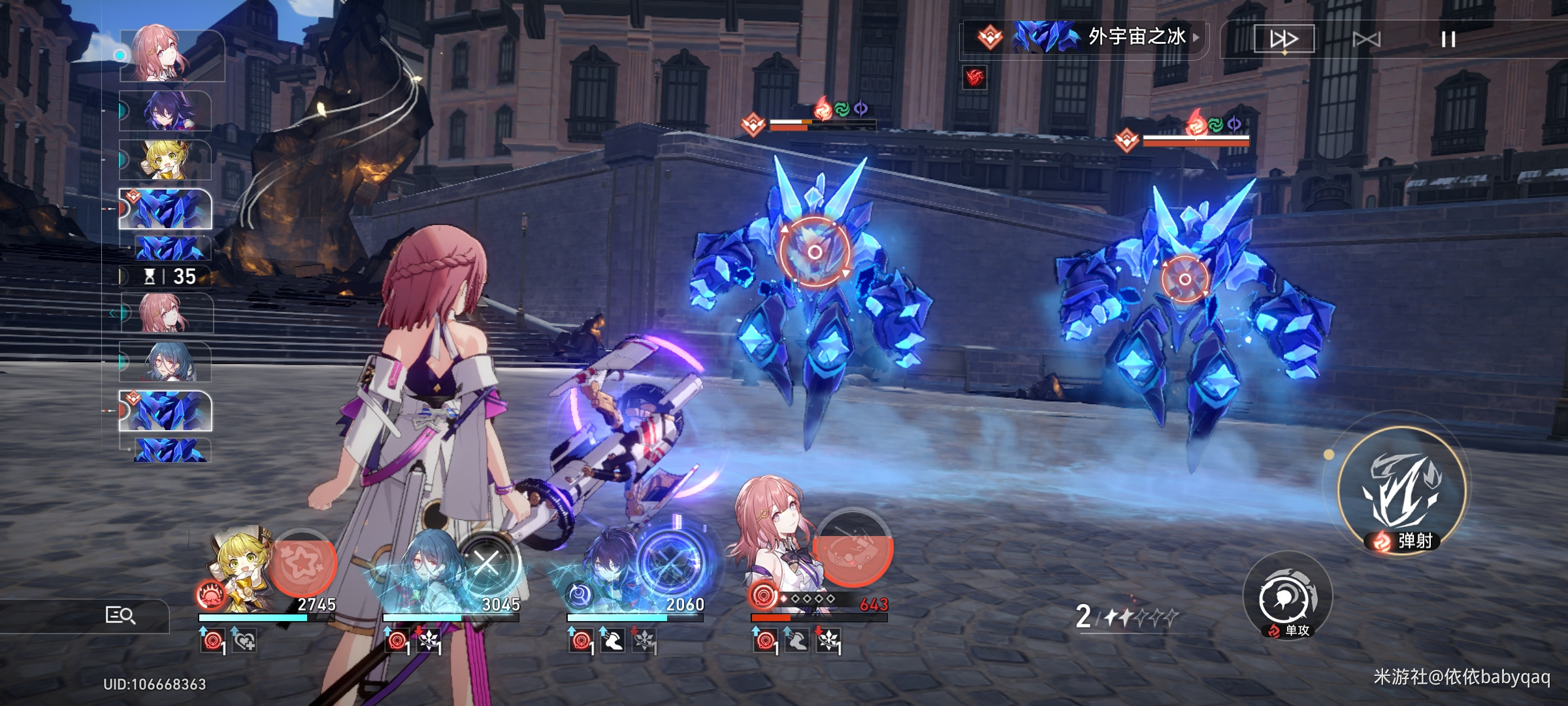Select the teal-haired portrait in turn order
The height and width of the screenshot is (706, 1568).
click(167, 361)
